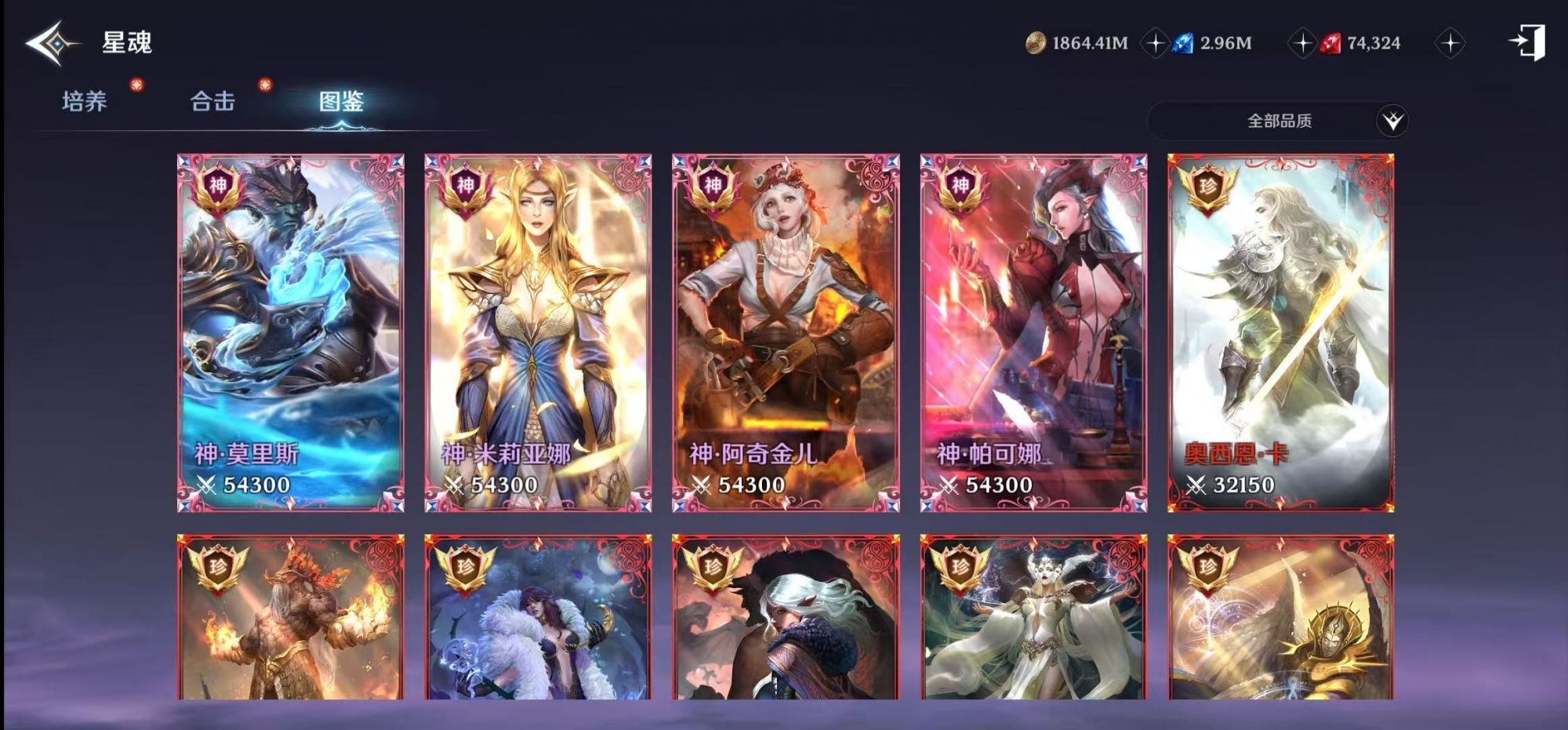Click the gold coin currency icon
Image resolution: width=1568 pixels, height=730 pixels.
point(1035,45)
